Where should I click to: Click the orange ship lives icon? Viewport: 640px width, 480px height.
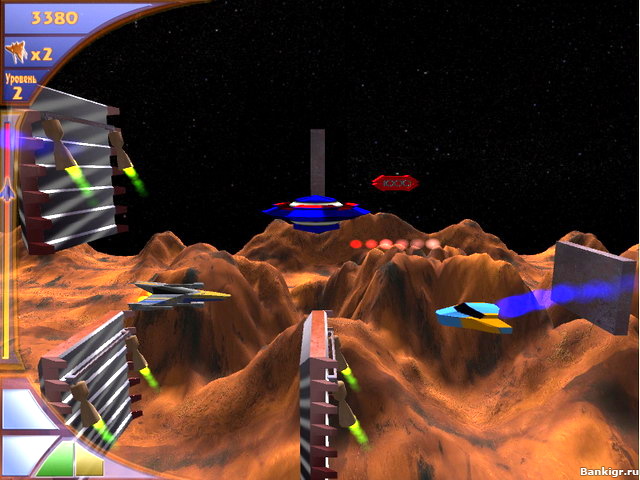tap(17, 50)
